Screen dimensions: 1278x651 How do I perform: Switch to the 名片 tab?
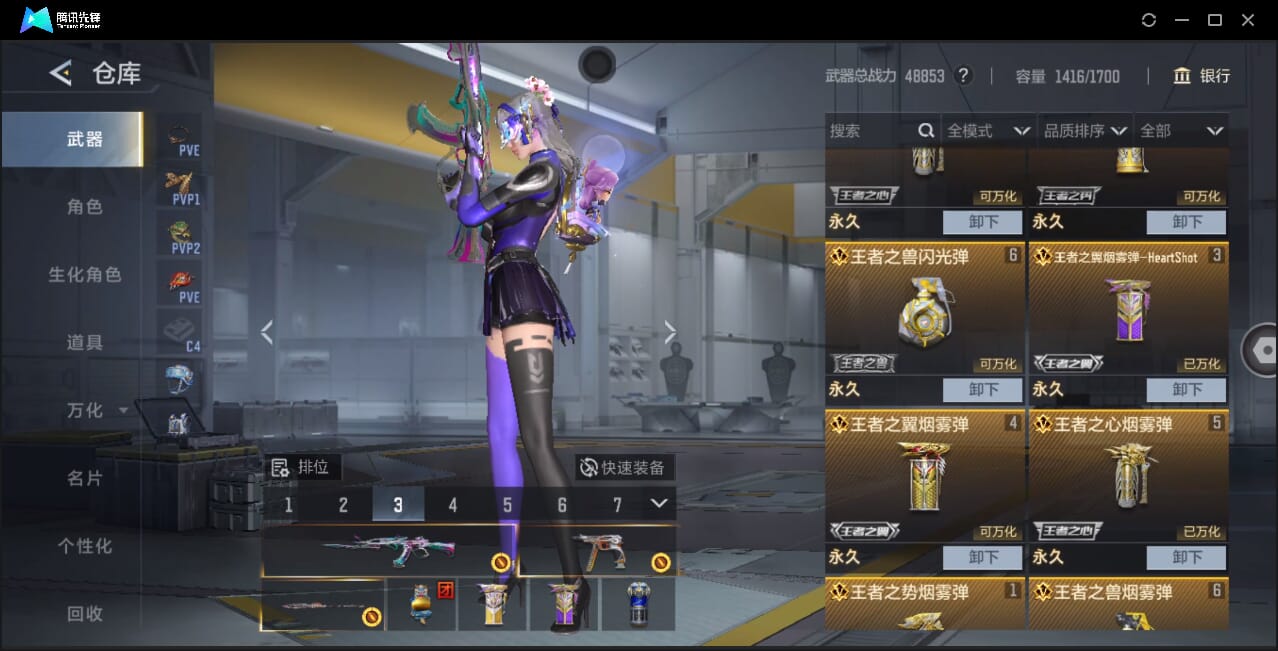tap(85, 478)
